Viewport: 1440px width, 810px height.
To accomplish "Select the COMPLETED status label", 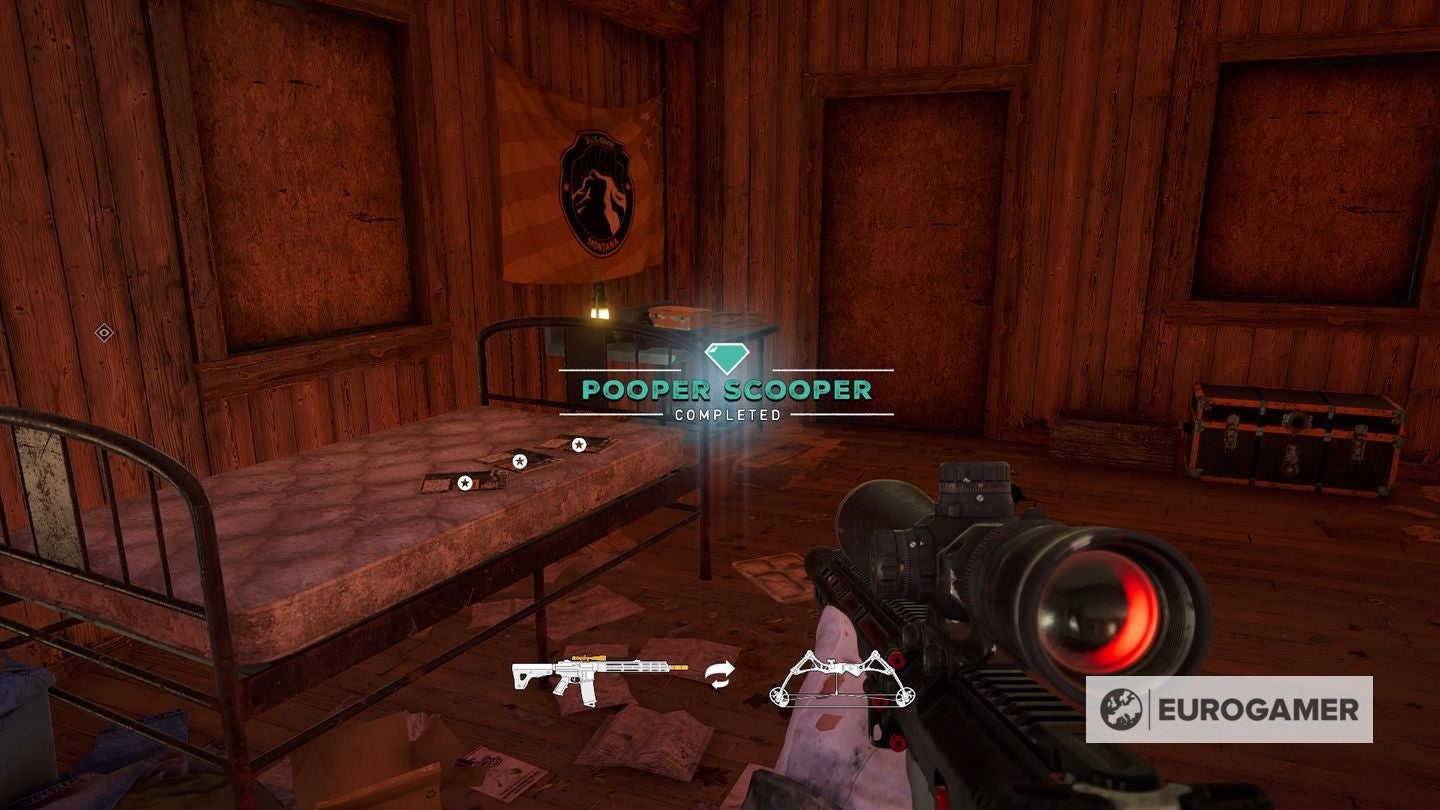I will 727,412.
